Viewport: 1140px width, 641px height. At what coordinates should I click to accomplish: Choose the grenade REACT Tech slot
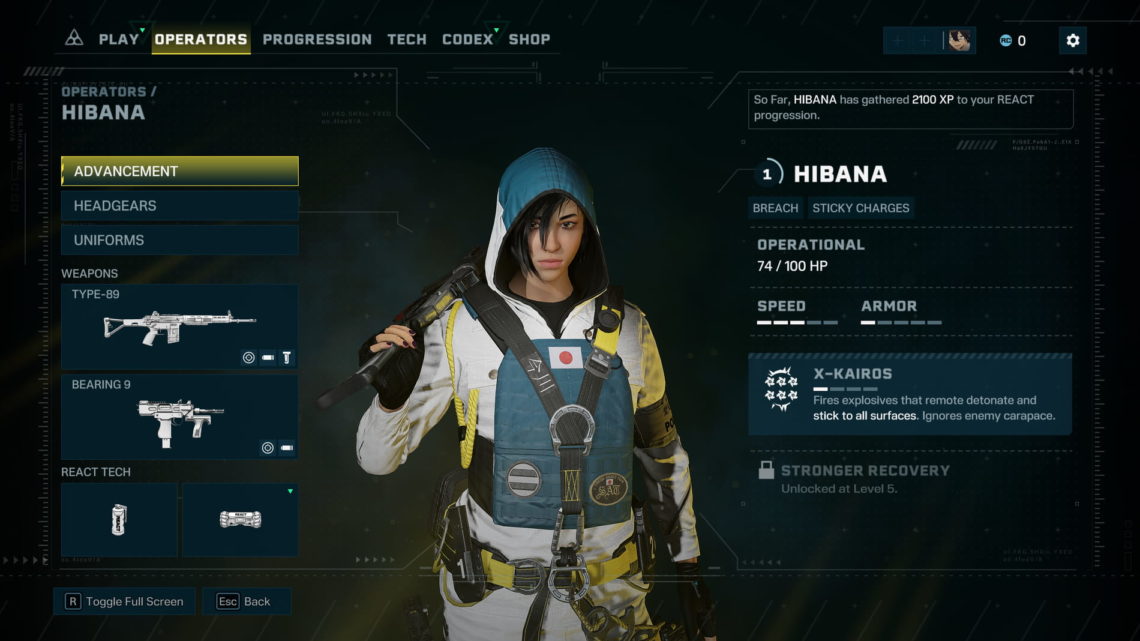(x=119, y=520)
